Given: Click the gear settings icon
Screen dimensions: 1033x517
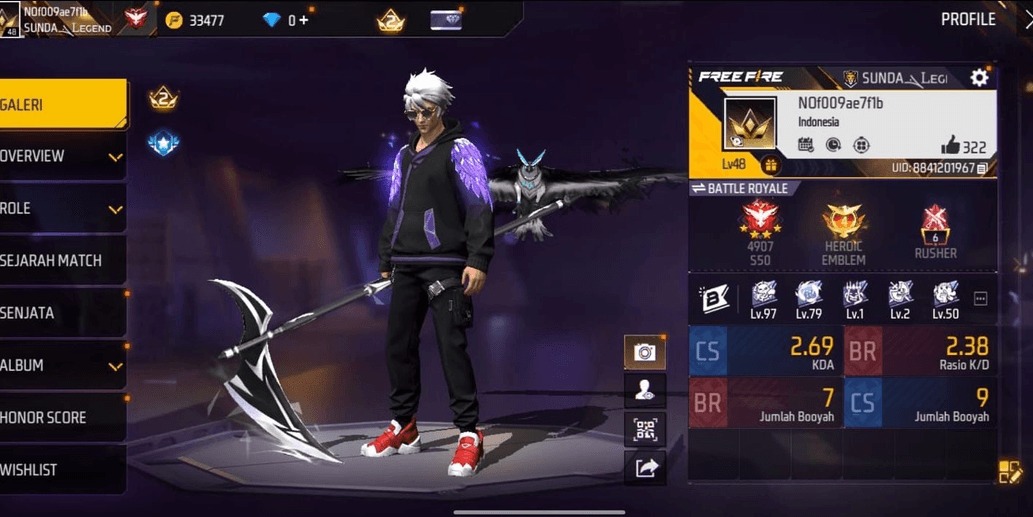Looking at the screenshot, I should [979, 78].
